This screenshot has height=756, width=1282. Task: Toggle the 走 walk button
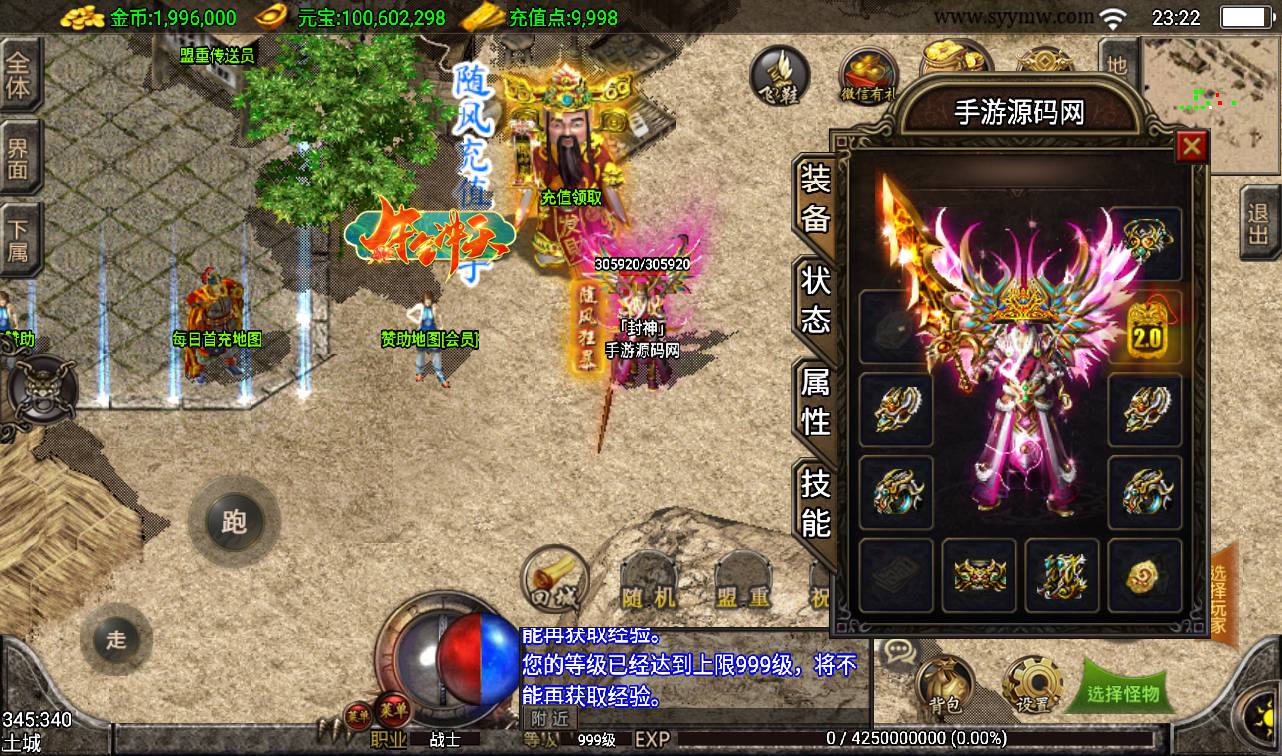point(116,639)
